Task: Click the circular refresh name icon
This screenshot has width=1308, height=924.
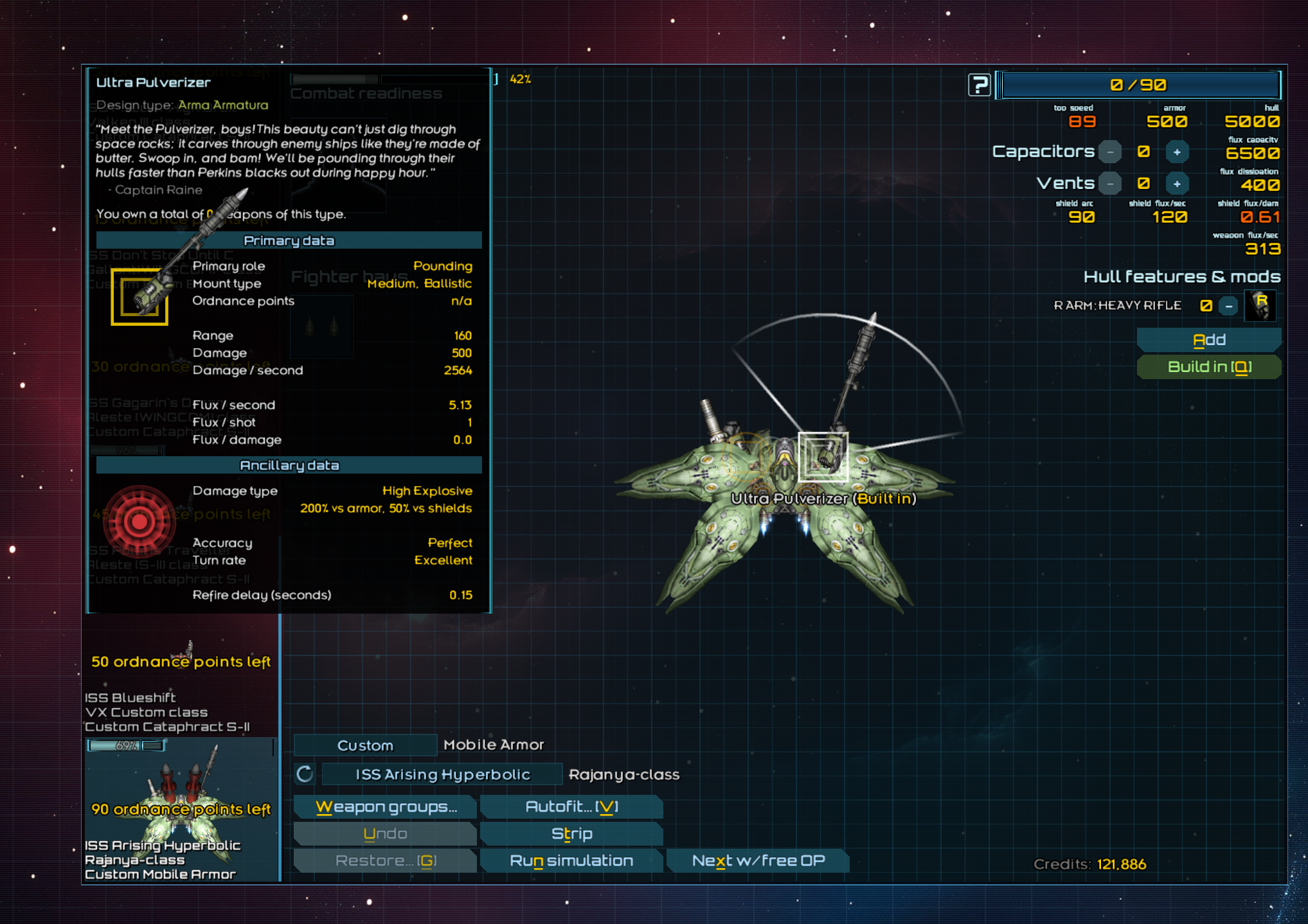Action: pos(305,774)
